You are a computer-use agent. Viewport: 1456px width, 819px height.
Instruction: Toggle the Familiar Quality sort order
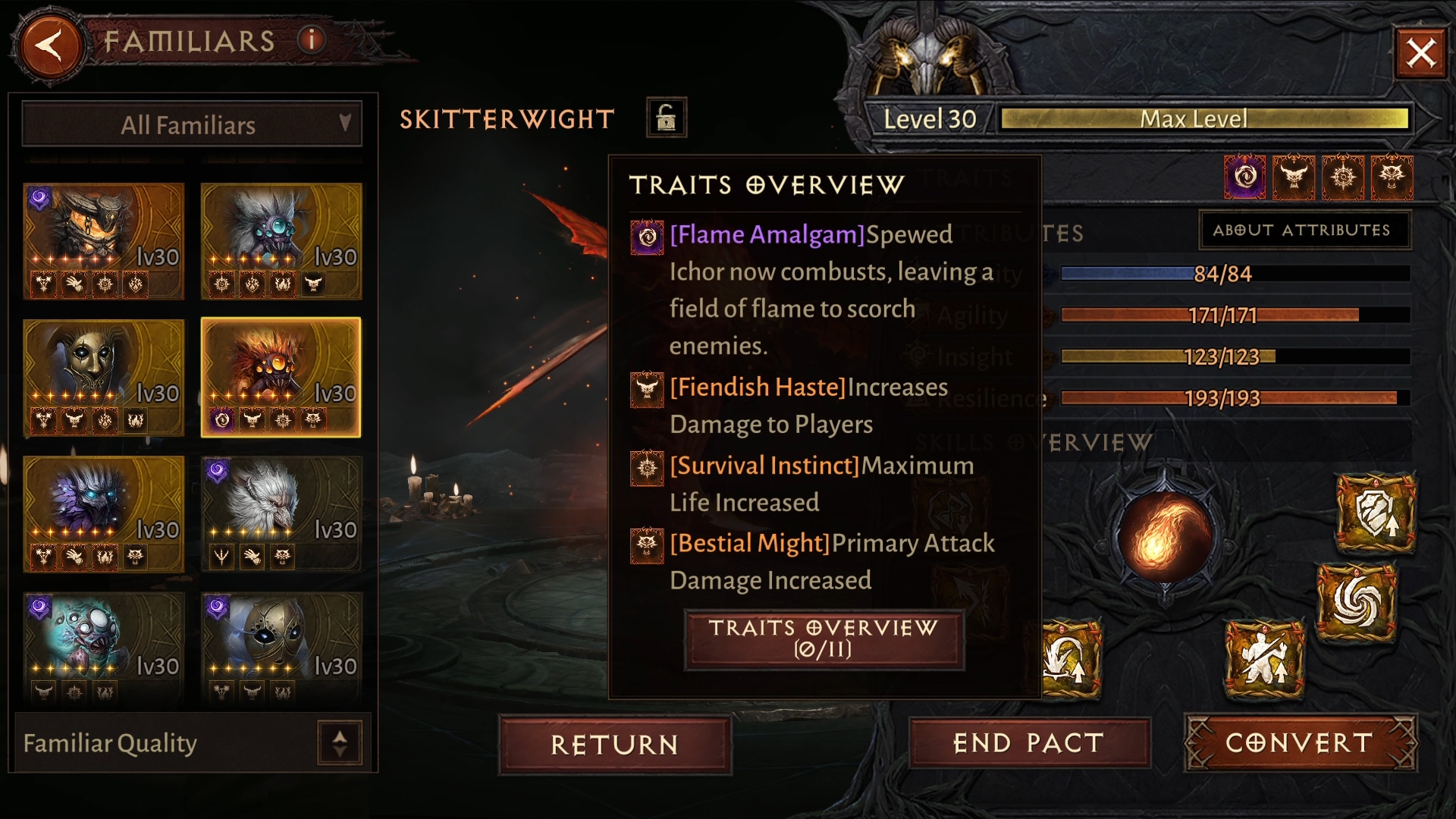(339, 742)
